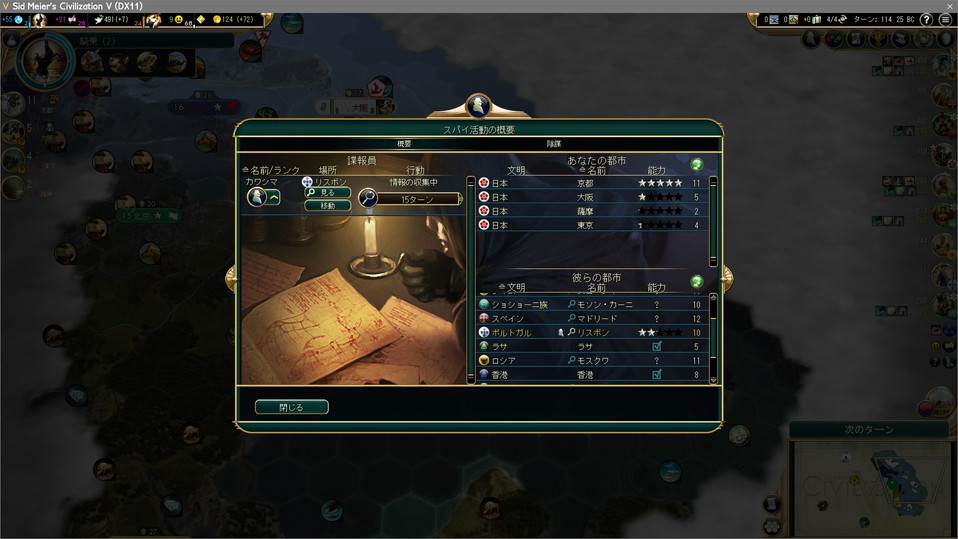Pick the 薩摩 city row
The width and height of the screenshot is (958, 539).
pos(590,212)
